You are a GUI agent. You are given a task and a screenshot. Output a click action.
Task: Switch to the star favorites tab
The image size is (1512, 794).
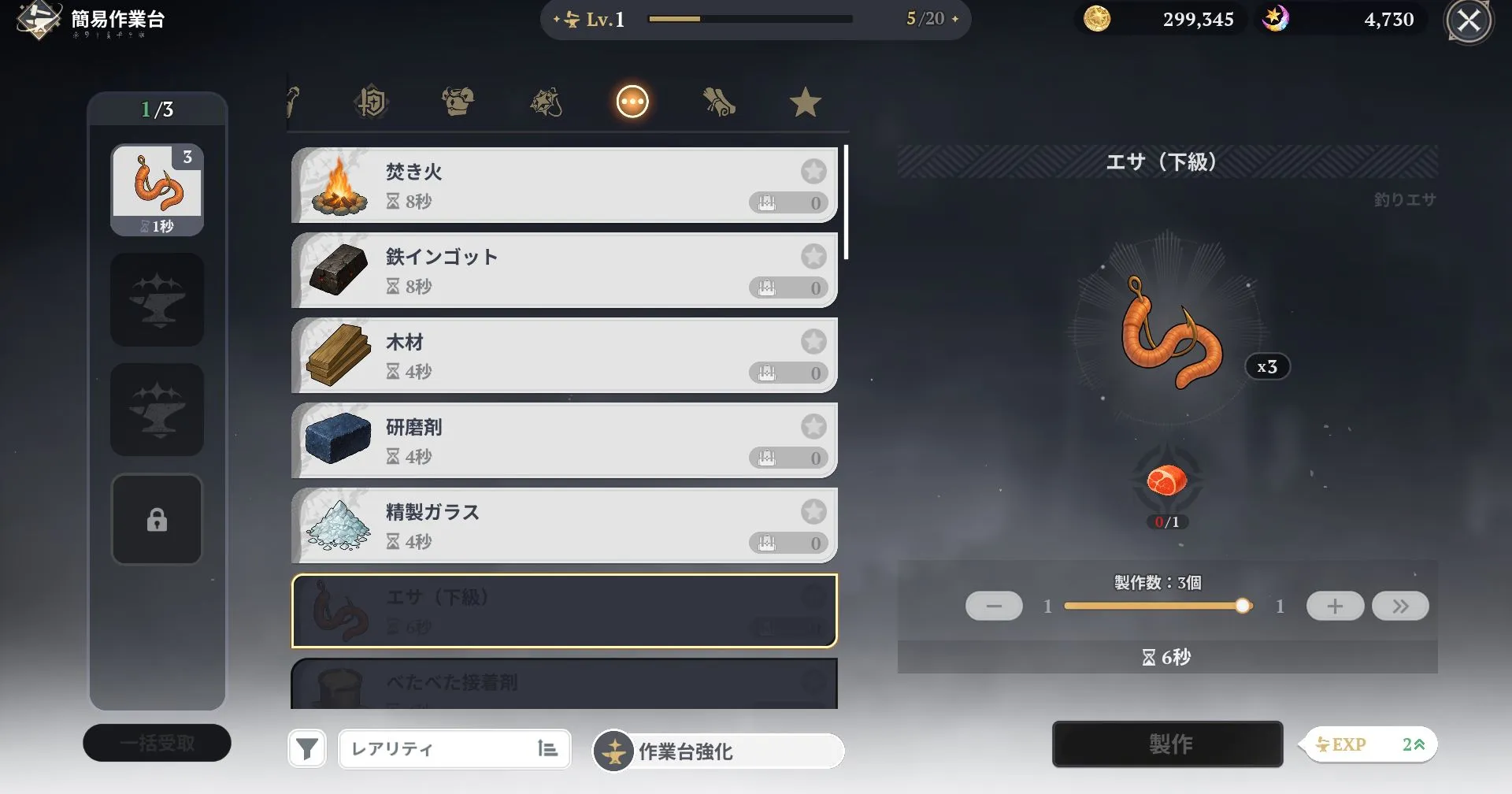[805, 101]
